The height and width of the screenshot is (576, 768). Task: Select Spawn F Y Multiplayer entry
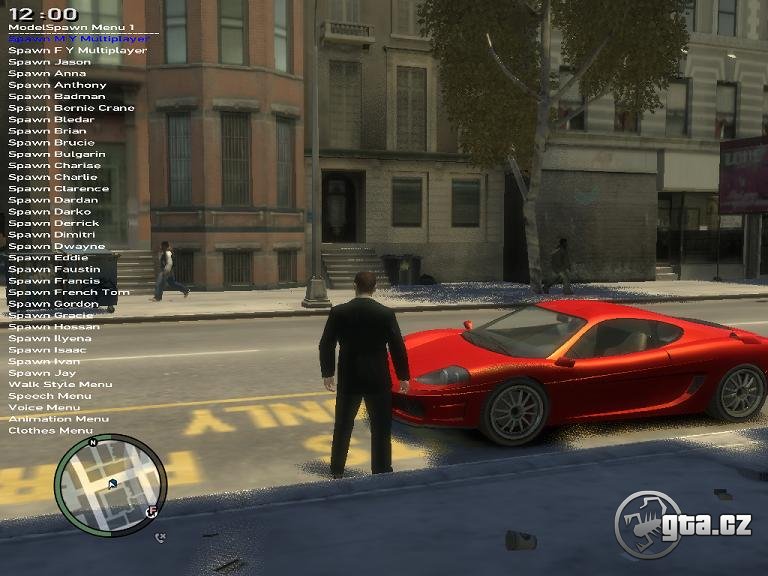[77, 50]
